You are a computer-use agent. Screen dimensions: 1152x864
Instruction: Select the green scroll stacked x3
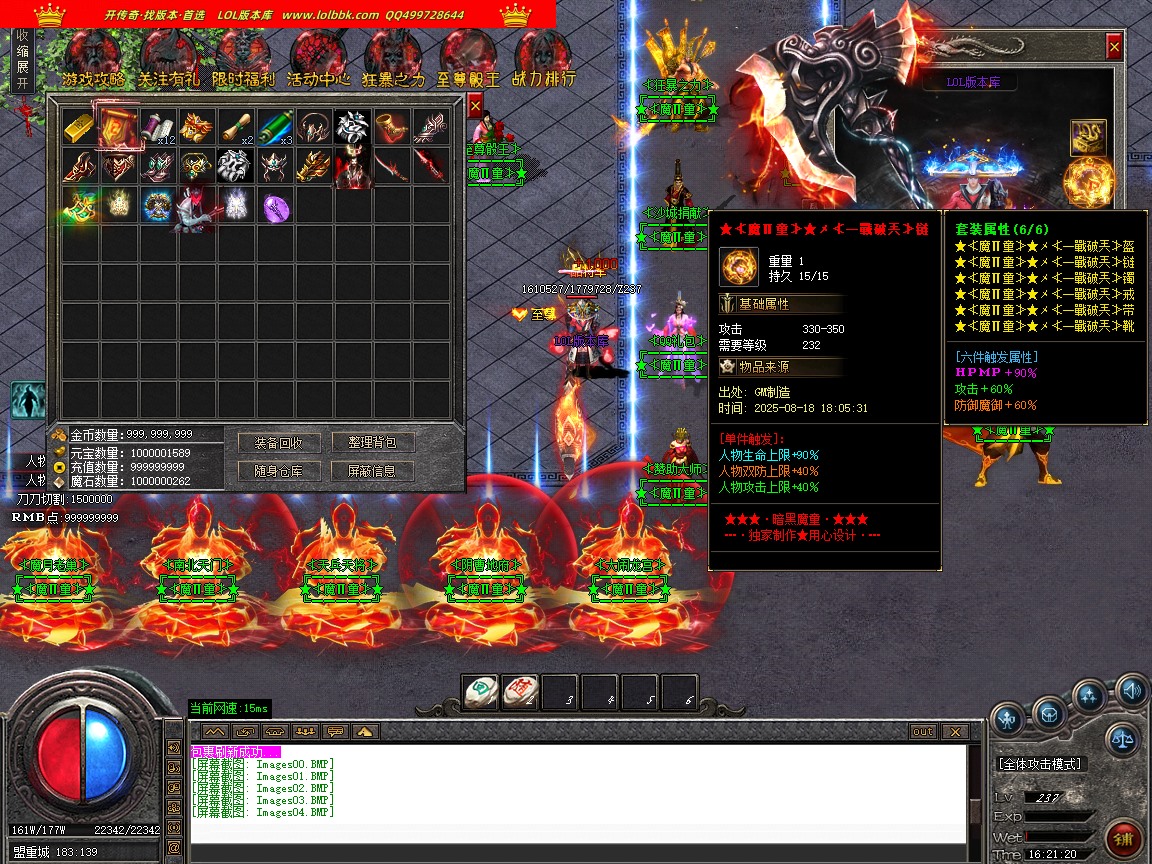pos(276,127)
